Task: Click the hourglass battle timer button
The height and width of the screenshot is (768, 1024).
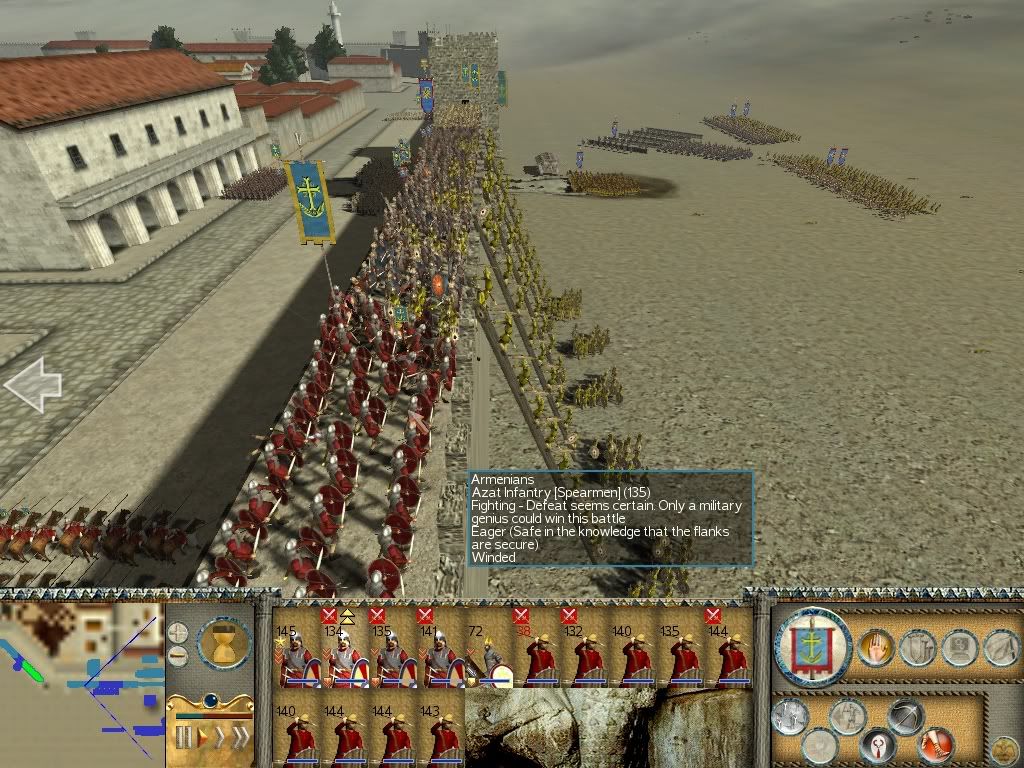Action: (x=224, y=642)
